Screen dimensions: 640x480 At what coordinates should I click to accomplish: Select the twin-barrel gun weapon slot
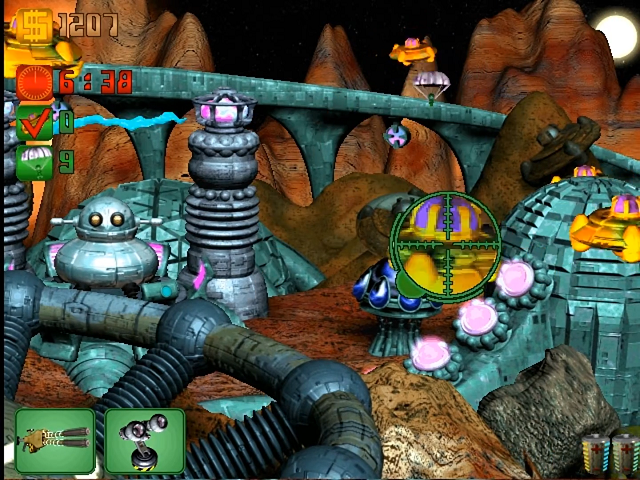[x=55, y=441]
